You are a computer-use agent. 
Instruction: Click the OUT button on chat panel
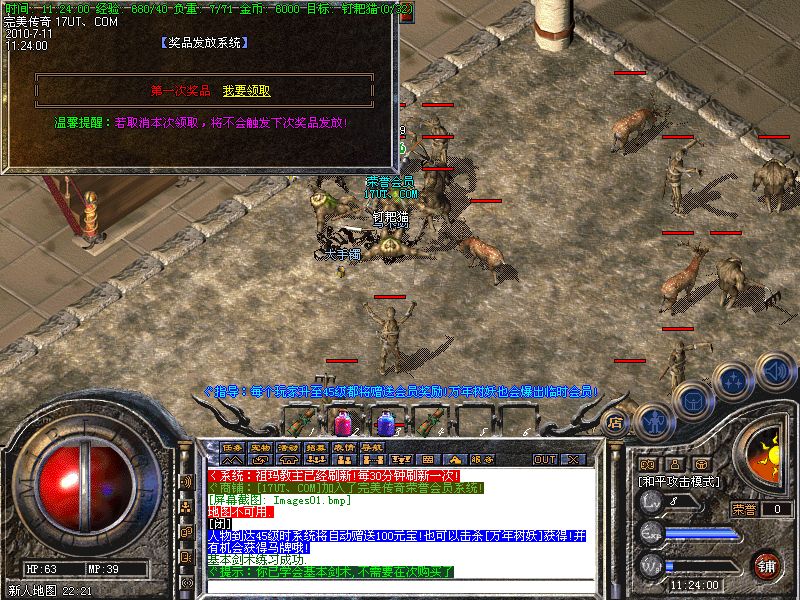coord(545,459)
